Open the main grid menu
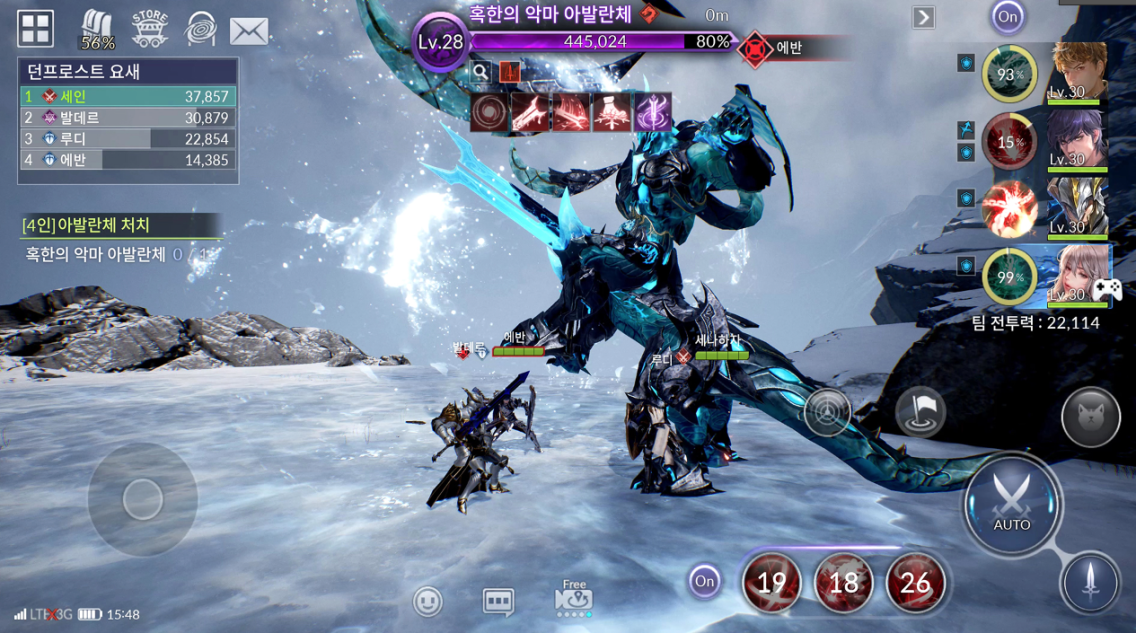This screenshot has height=633, width=1136. [x=35, y=29]
